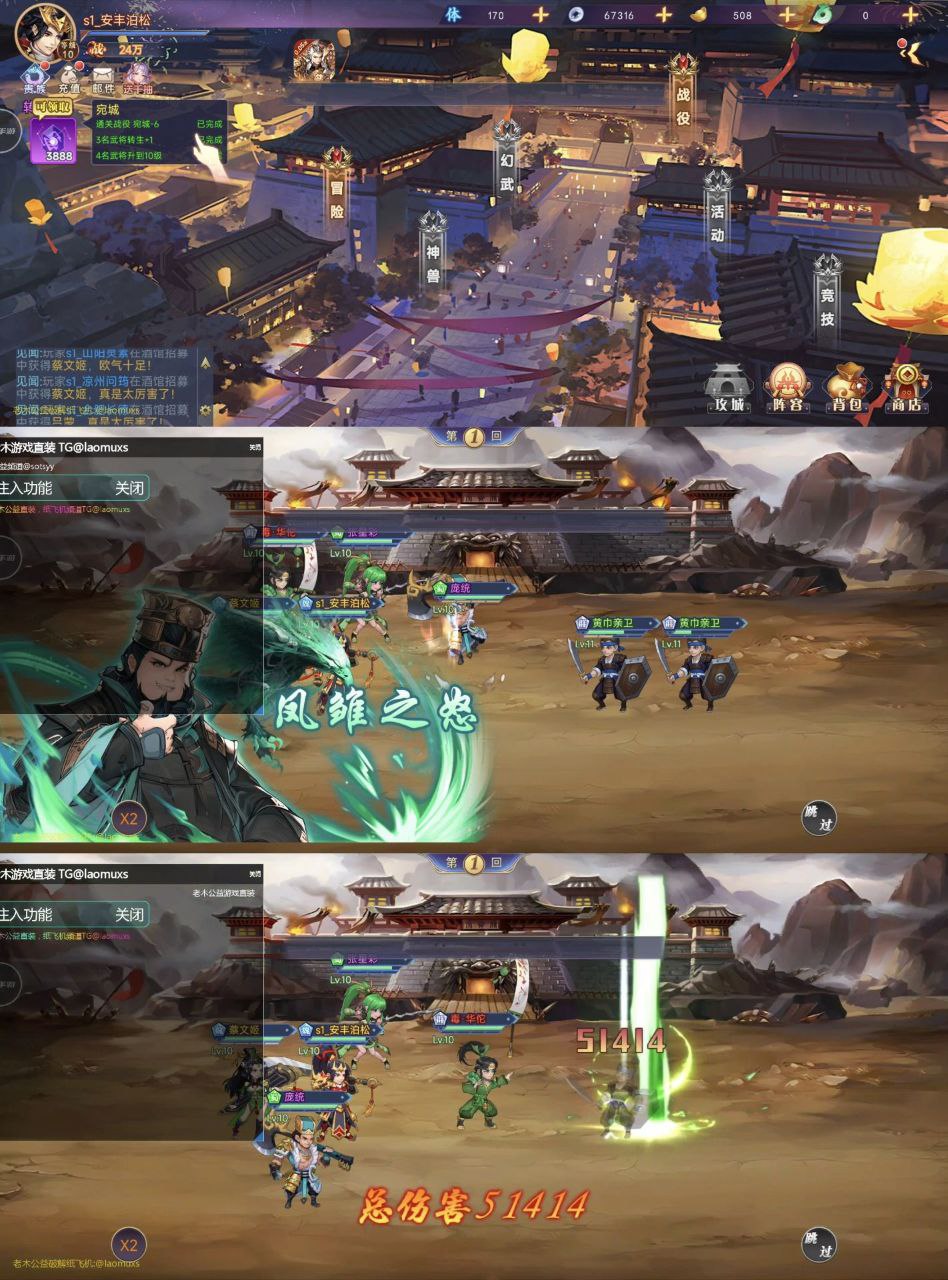Open the player avatar profile
This screenshot has width=948, height=1280.
tap(45, 31)
